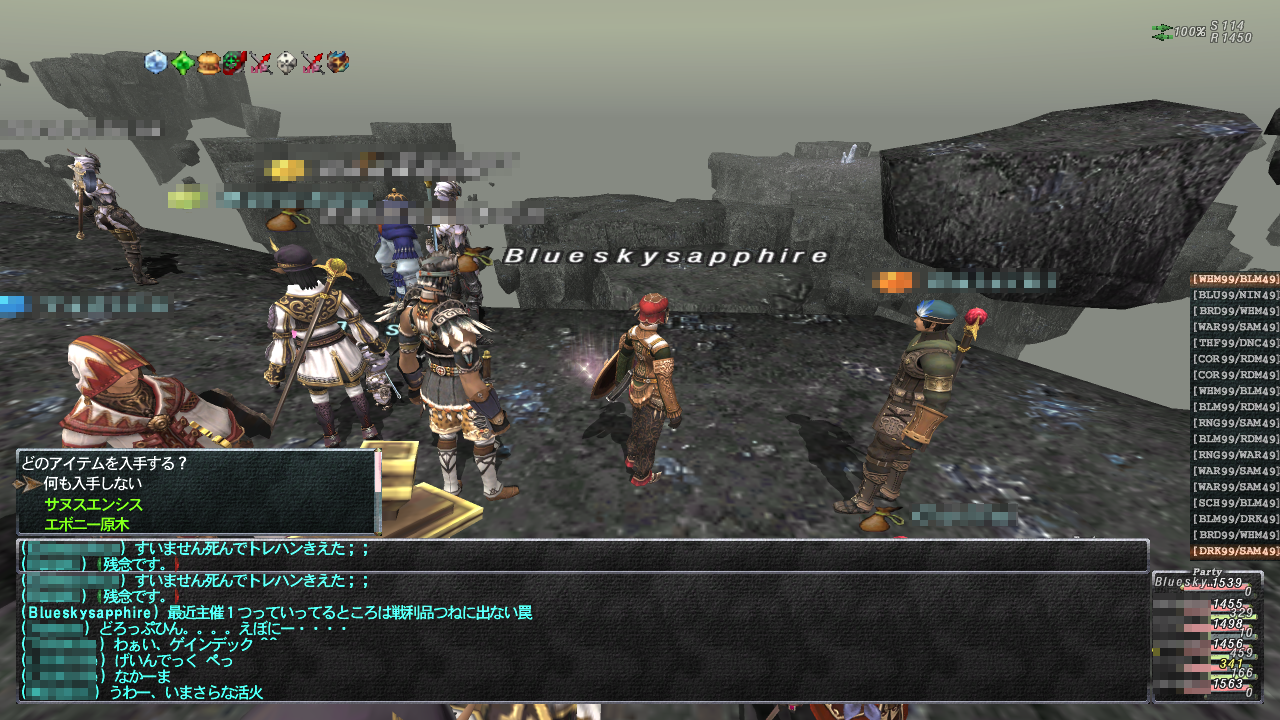The height and width of the screenshot is (720, 1280).
Task: Select the white dice roll status icon
Action: point(286,63)
